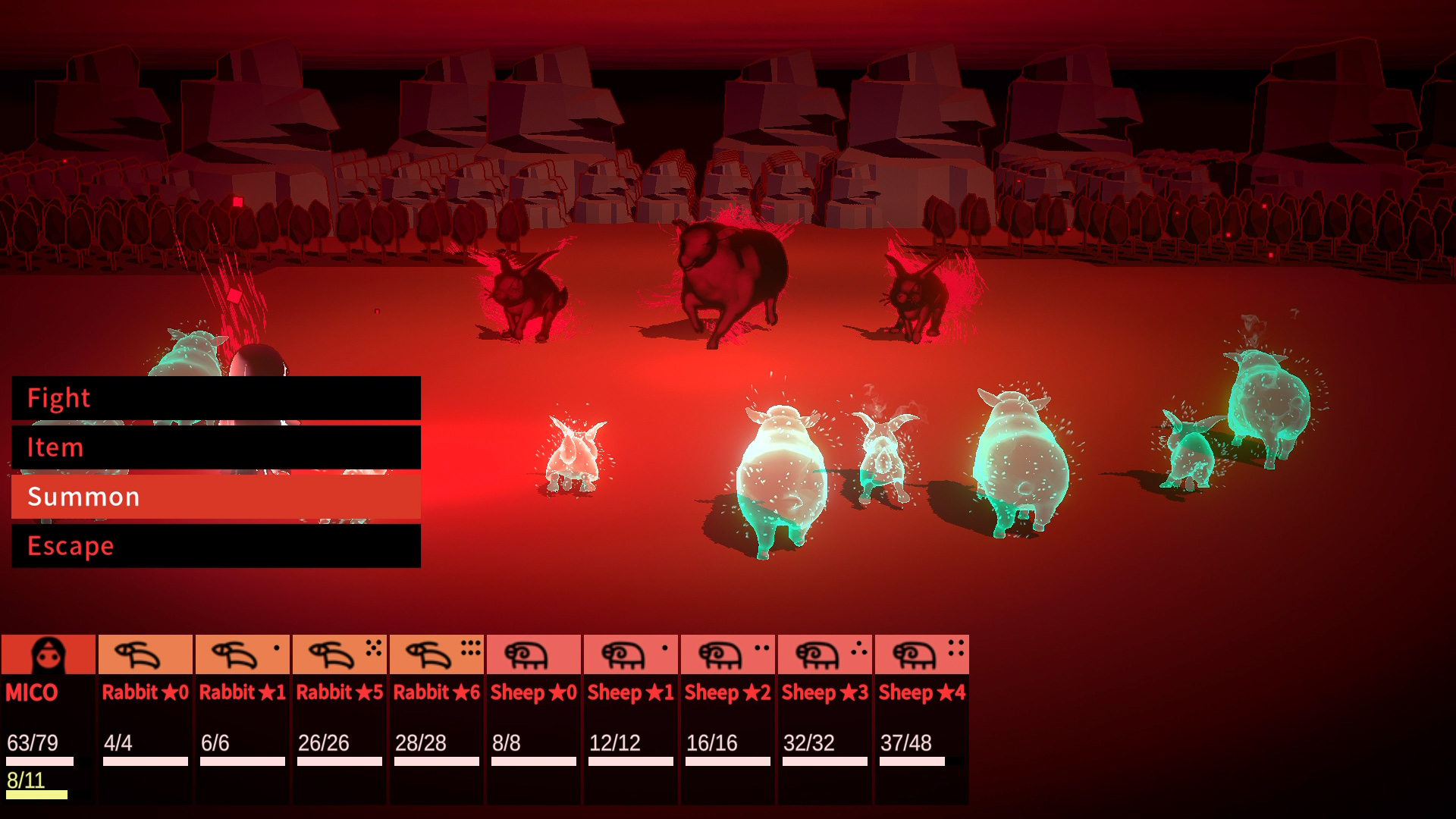The width and height of the screenshot is (1456, 819).
Task: Pick the Sheep ★2 party card
Action: click(x=727, y=717)
